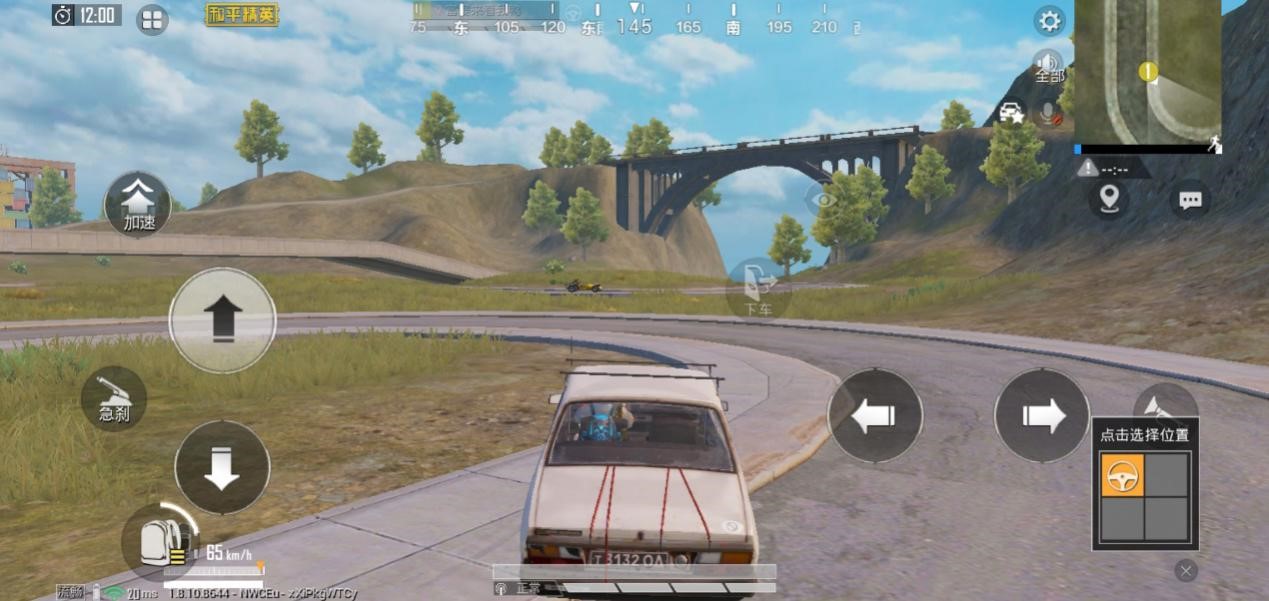The image size is (1269, 601).
Task: Expand the minimap
Action: point(1147,72)
